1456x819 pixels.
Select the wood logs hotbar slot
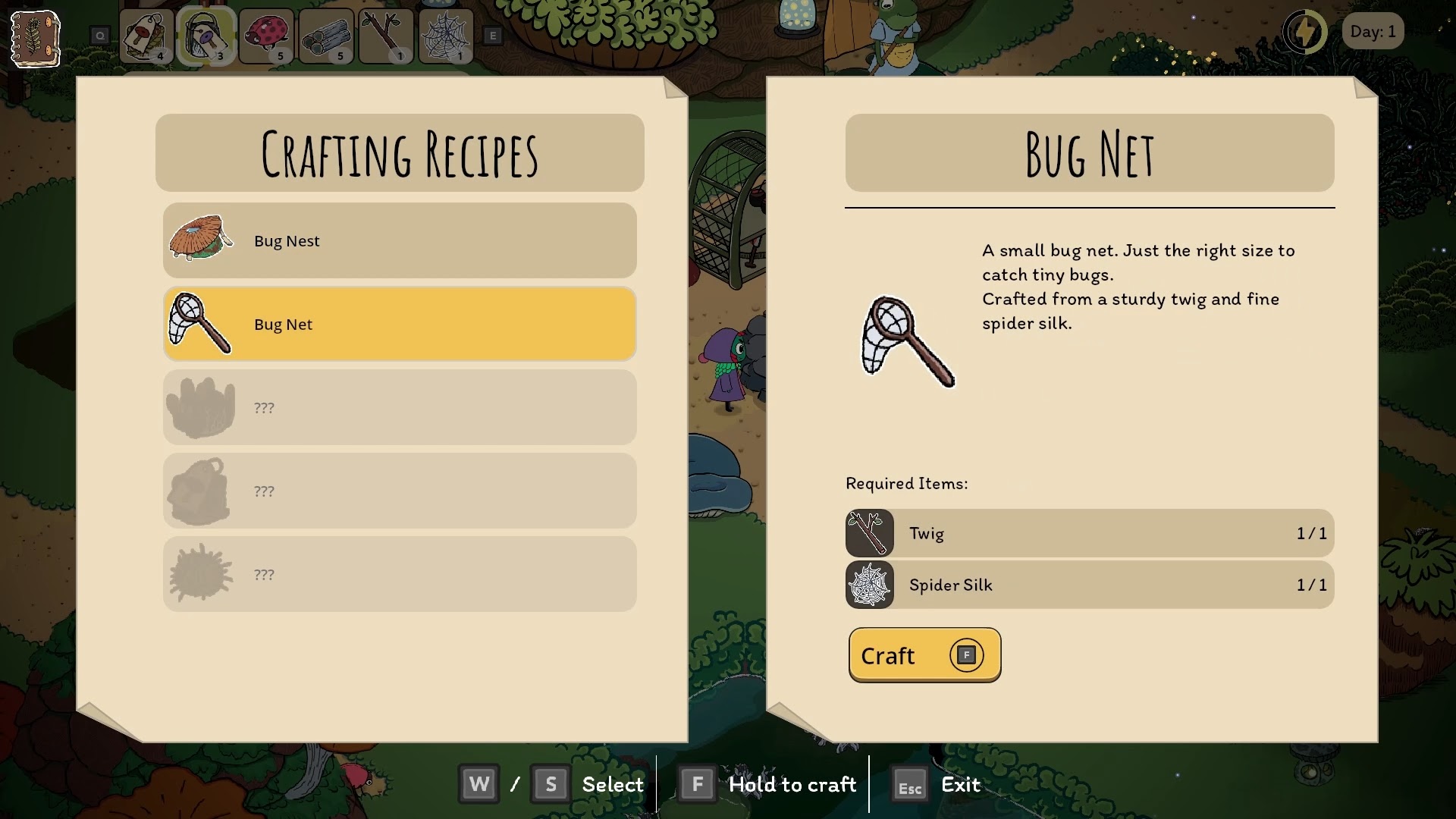[326, 36]
